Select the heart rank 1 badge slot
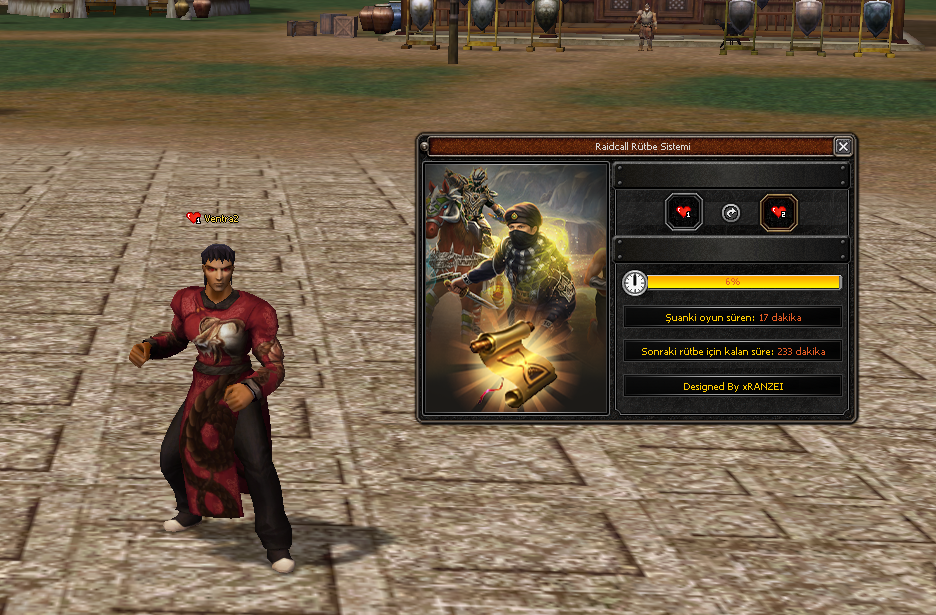Image resolution: width=936 pixels, height=615 pixels. click(684, 212)
